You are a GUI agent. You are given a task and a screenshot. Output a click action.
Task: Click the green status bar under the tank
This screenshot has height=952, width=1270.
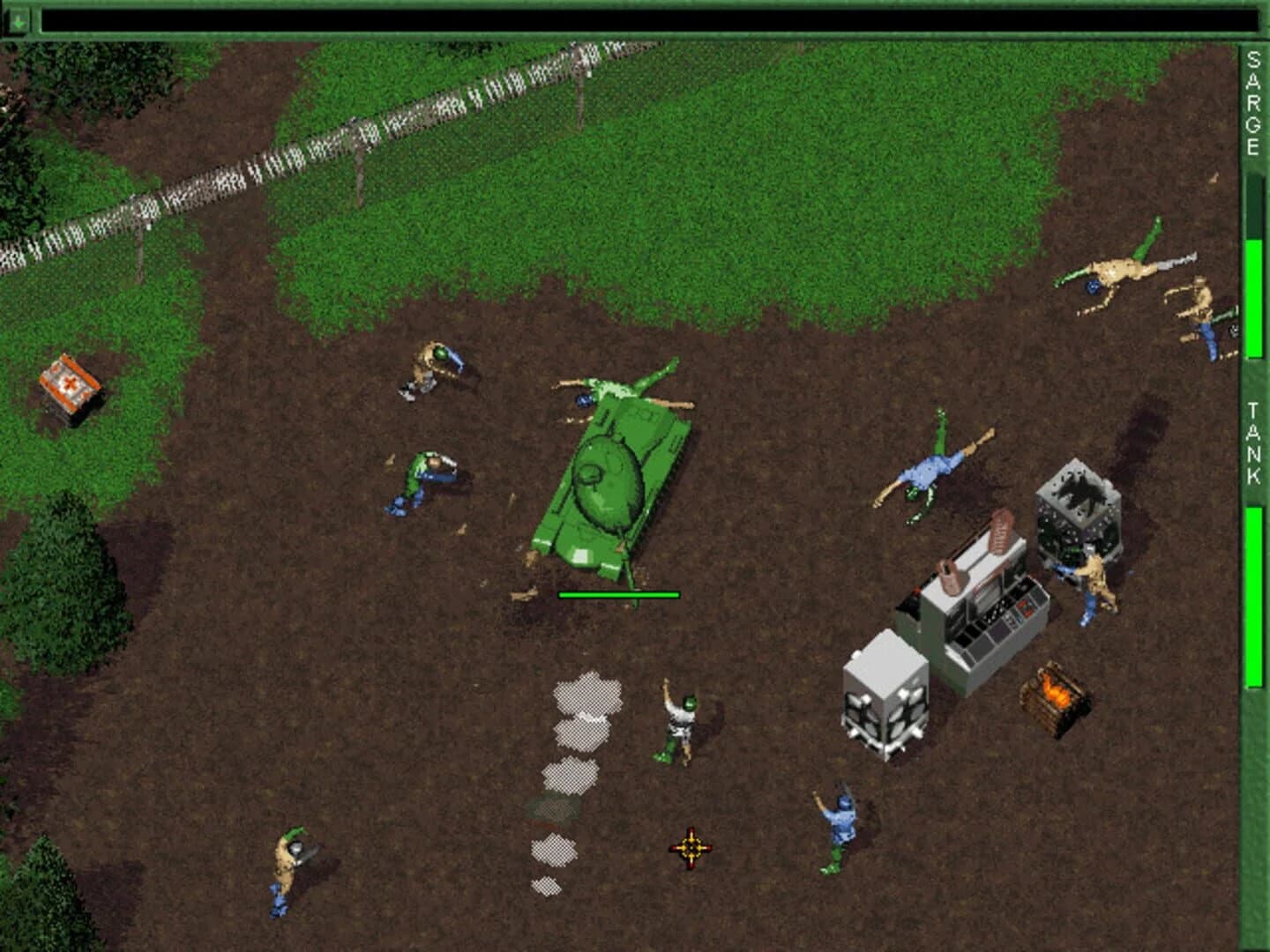[x=617, y=595]
